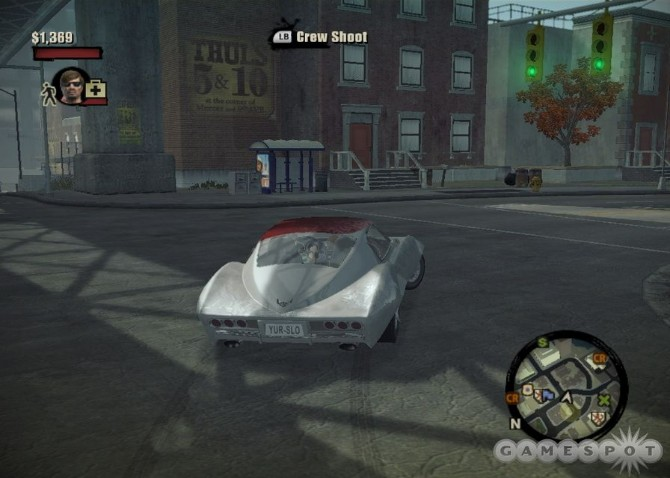Select the sunglasses follower portrait

[70, 86]
